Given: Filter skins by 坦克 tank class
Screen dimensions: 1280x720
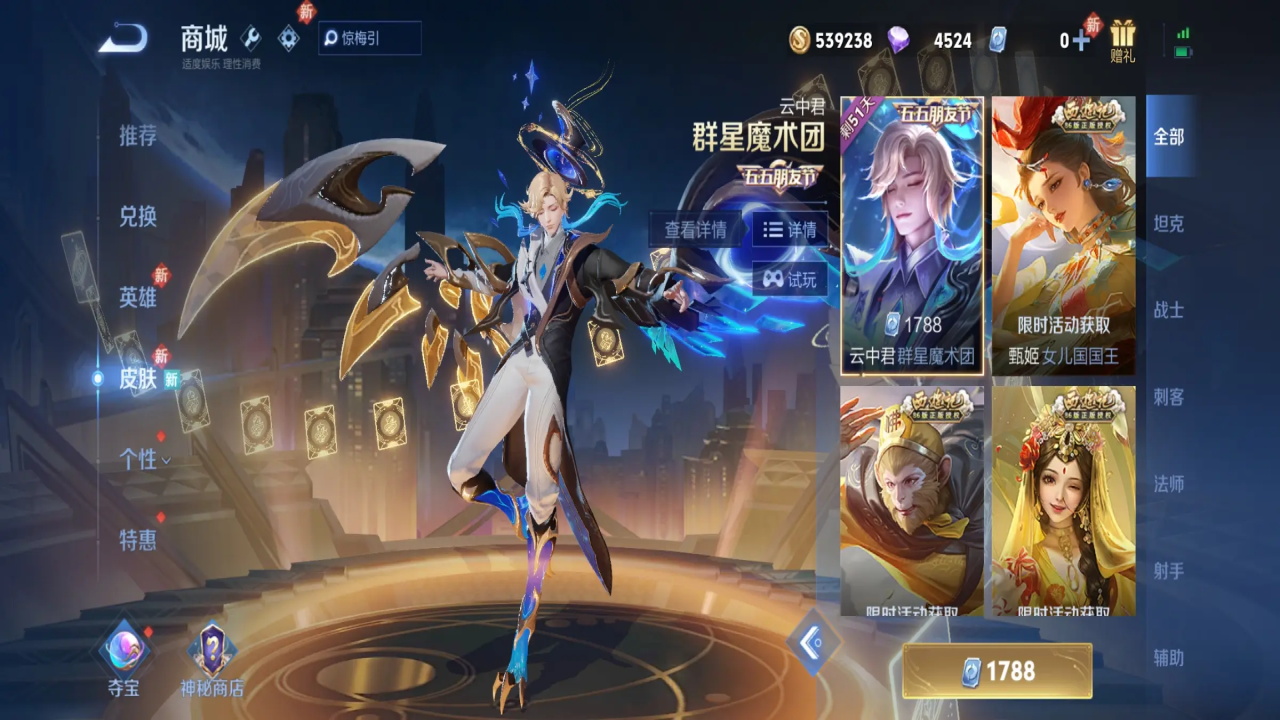Looking at the screenshot, I should [x=1169, y=224].
